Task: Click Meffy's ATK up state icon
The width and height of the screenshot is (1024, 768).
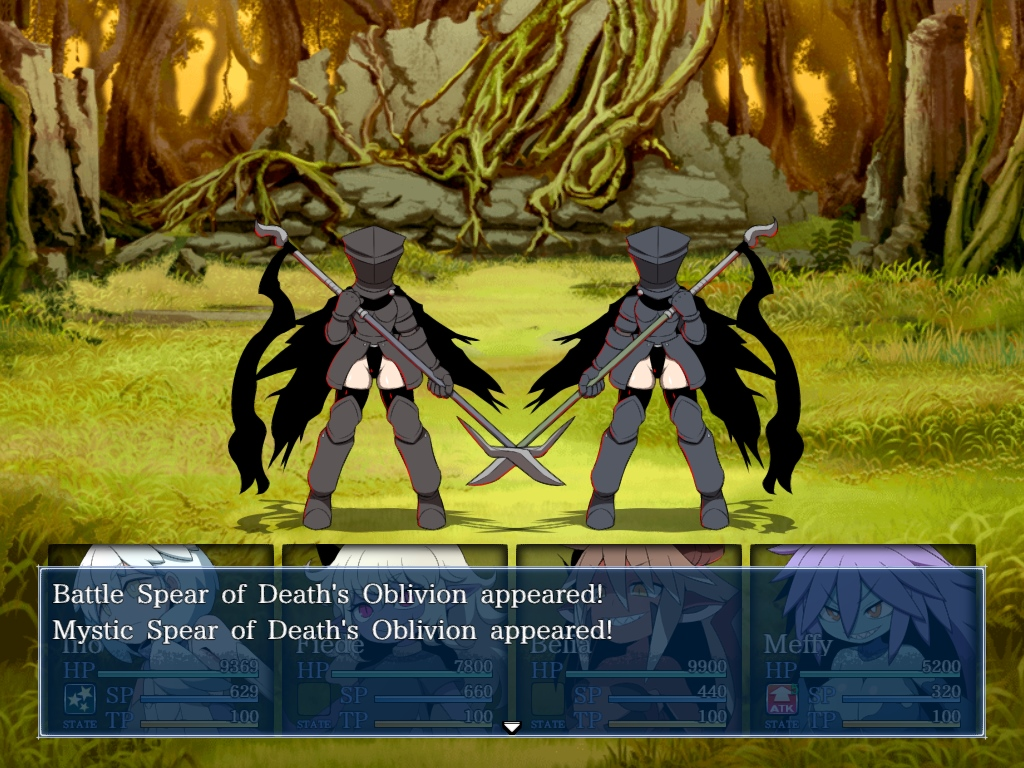Action: click(x=781, y=699)
